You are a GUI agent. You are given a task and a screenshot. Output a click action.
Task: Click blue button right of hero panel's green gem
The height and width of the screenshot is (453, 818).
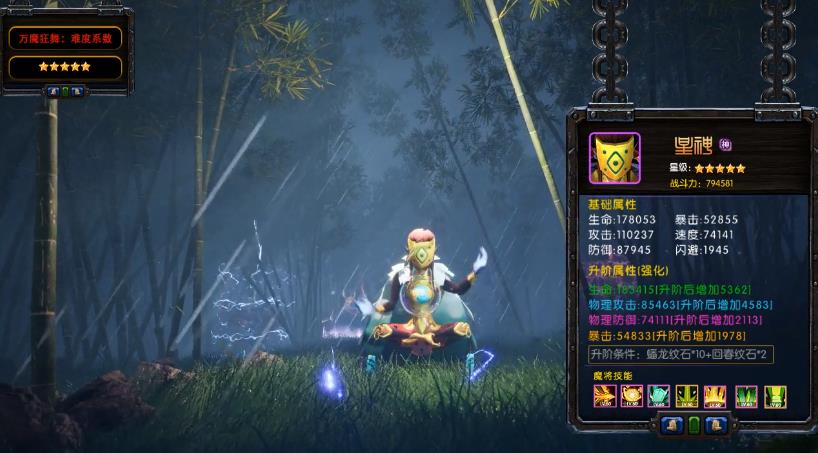[x=714, y=424]
